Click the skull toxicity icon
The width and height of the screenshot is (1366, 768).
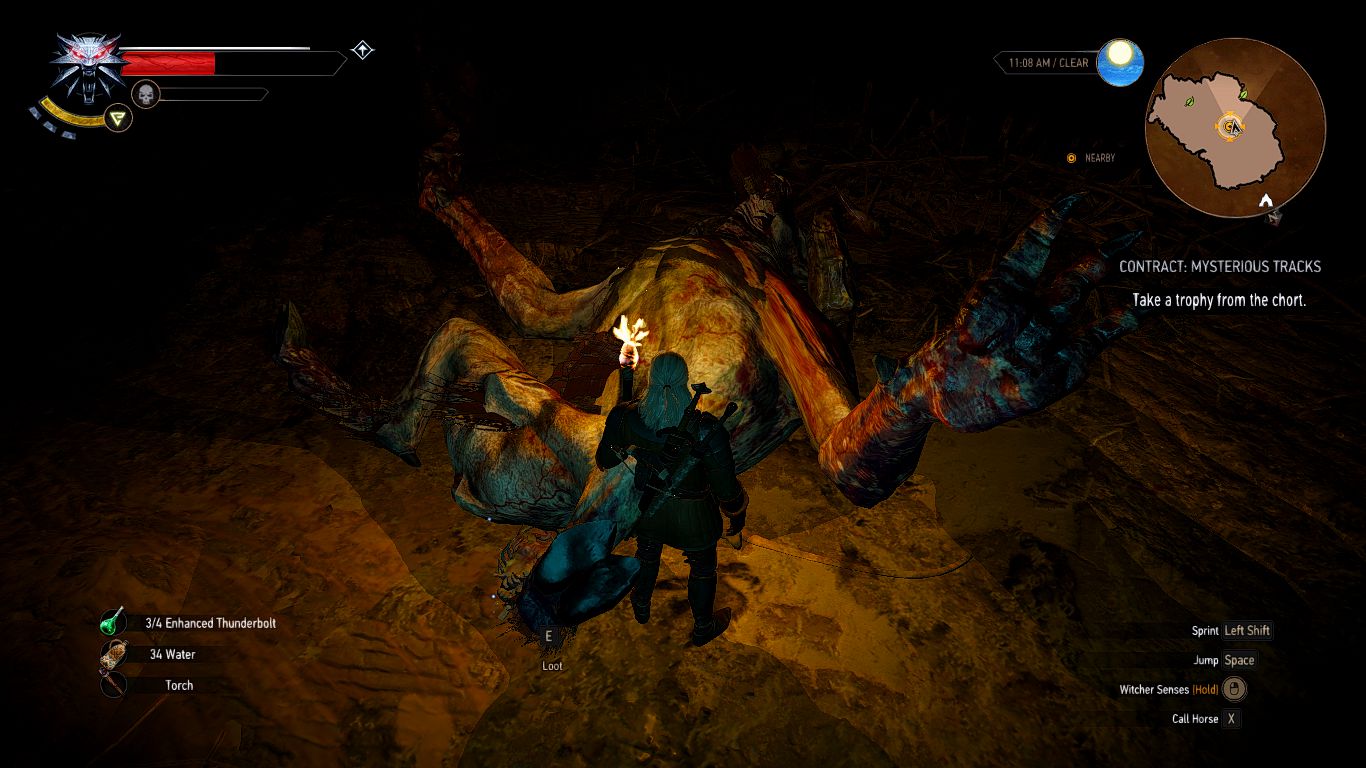point(146,95)
